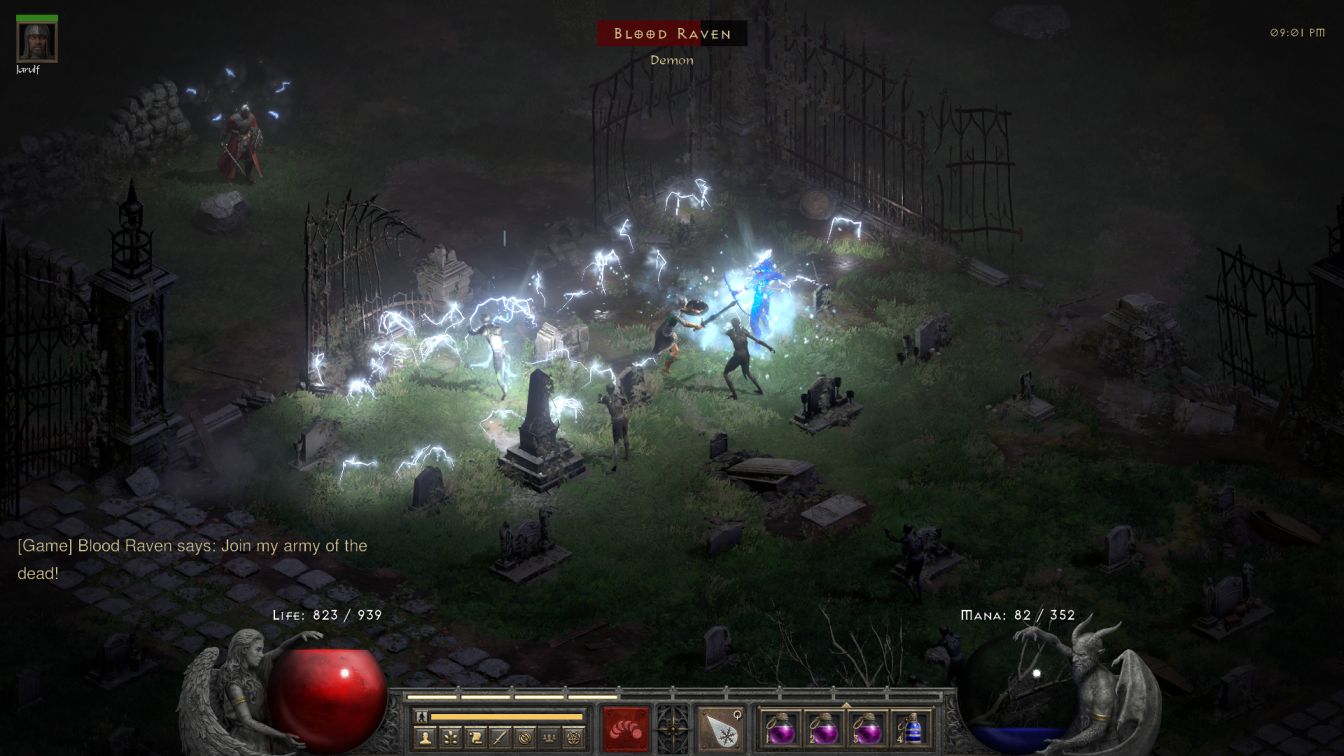This screenshot has height=756, width=1344.
Task: Open the game menu pentagram icon
Action: pos(572,739)
